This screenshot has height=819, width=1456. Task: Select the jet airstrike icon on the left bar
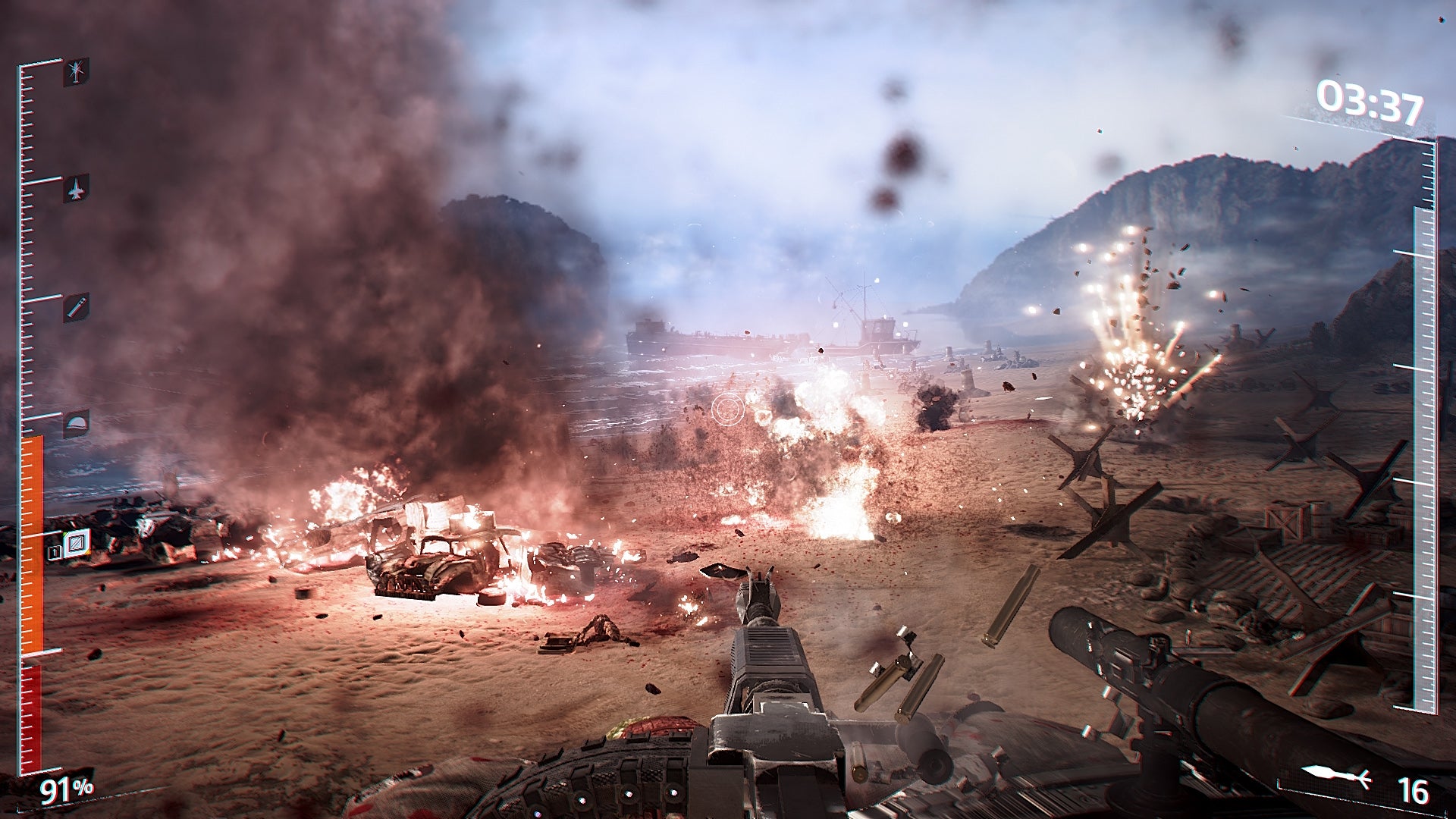tap(76, 189)
